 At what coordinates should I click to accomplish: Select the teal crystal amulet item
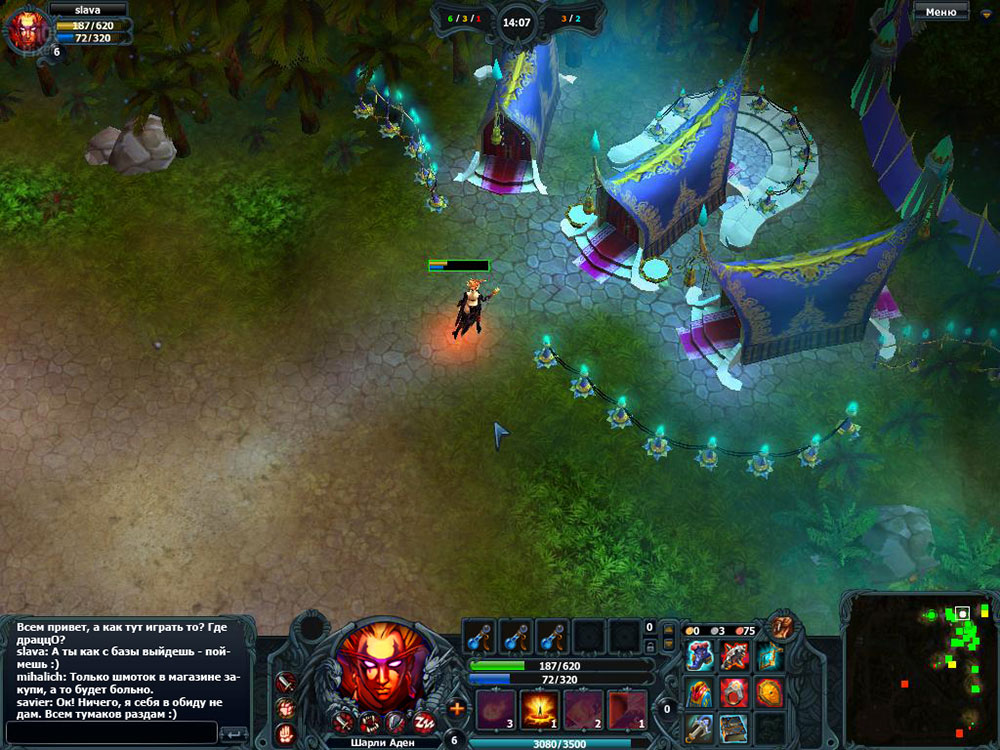[769, 656]
